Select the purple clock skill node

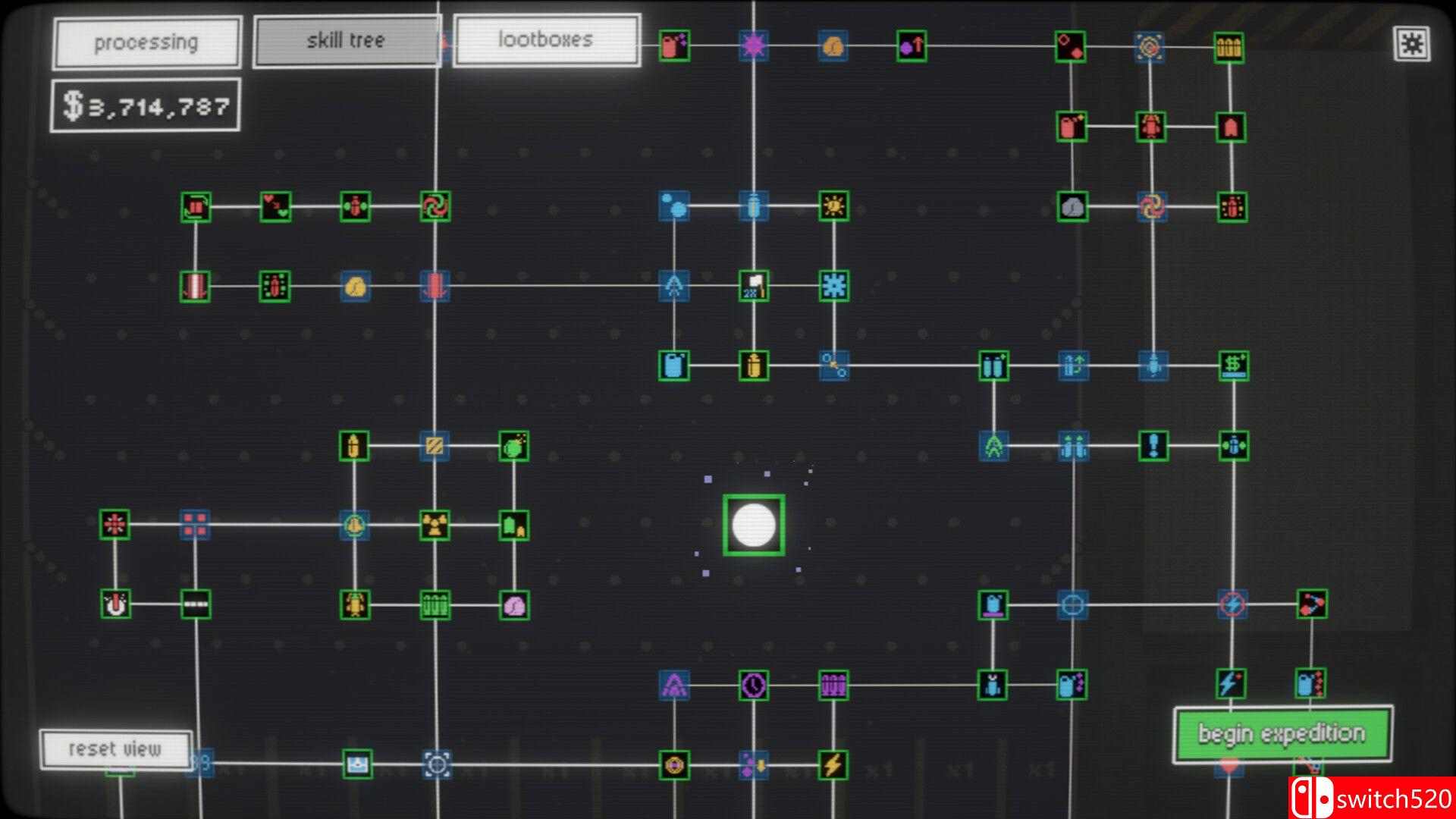(x=753, y=684)
